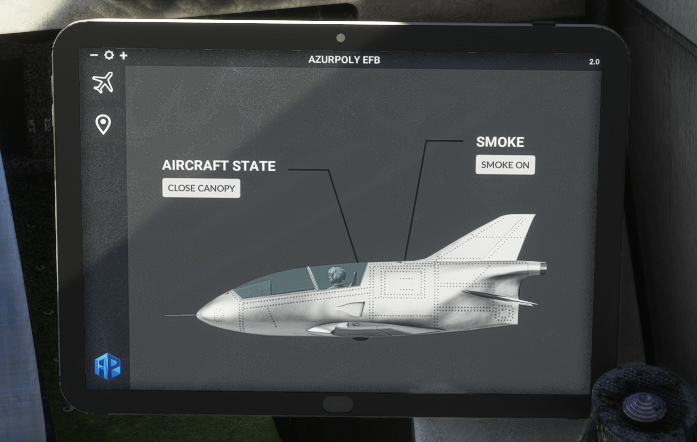Viewport: 697px width, 442px height.
Task: Click the sun brightness icon
Action: tap(108, 55)
